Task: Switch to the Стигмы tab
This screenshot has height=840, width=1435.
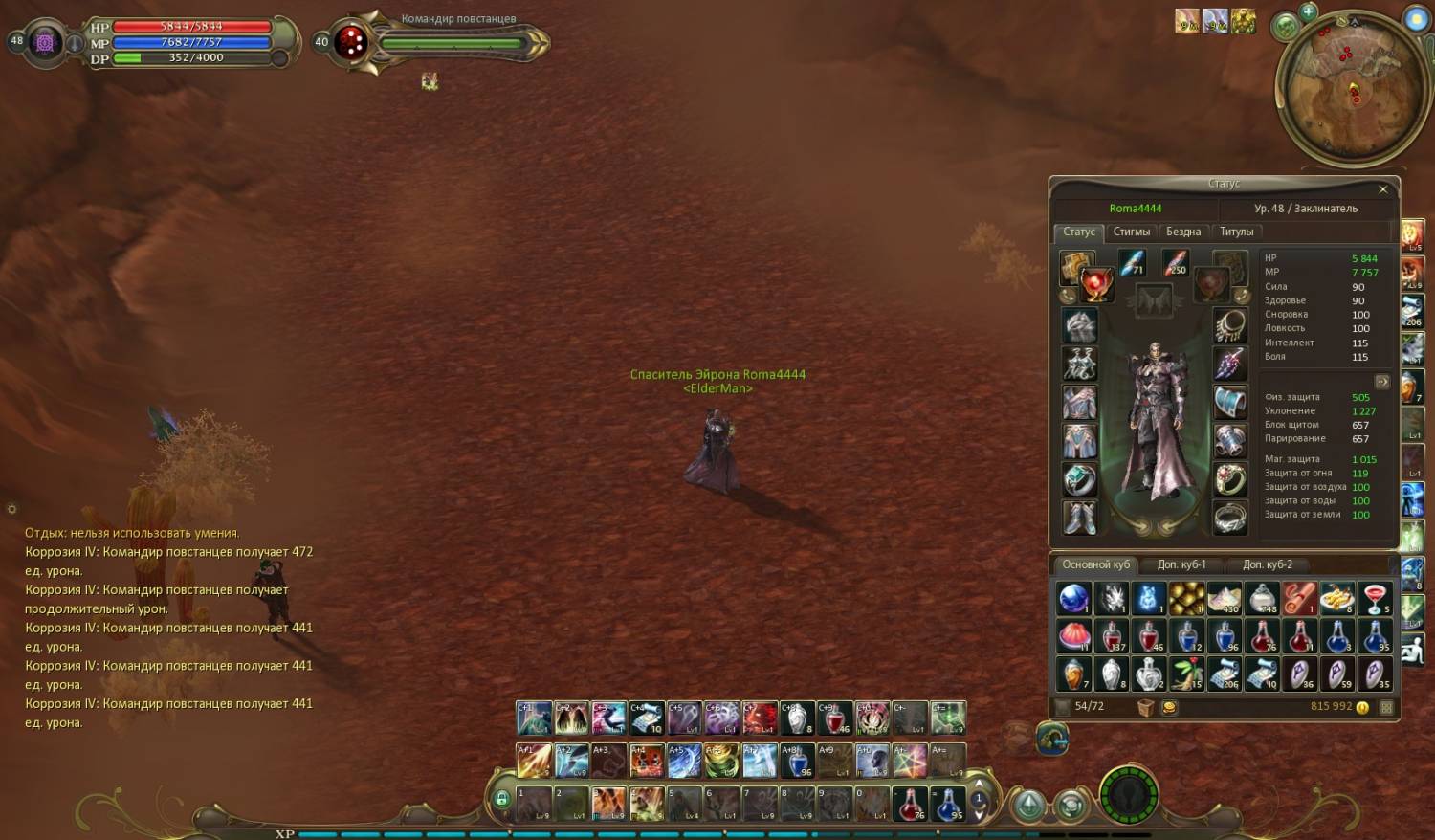Action: pos(1131,232)
